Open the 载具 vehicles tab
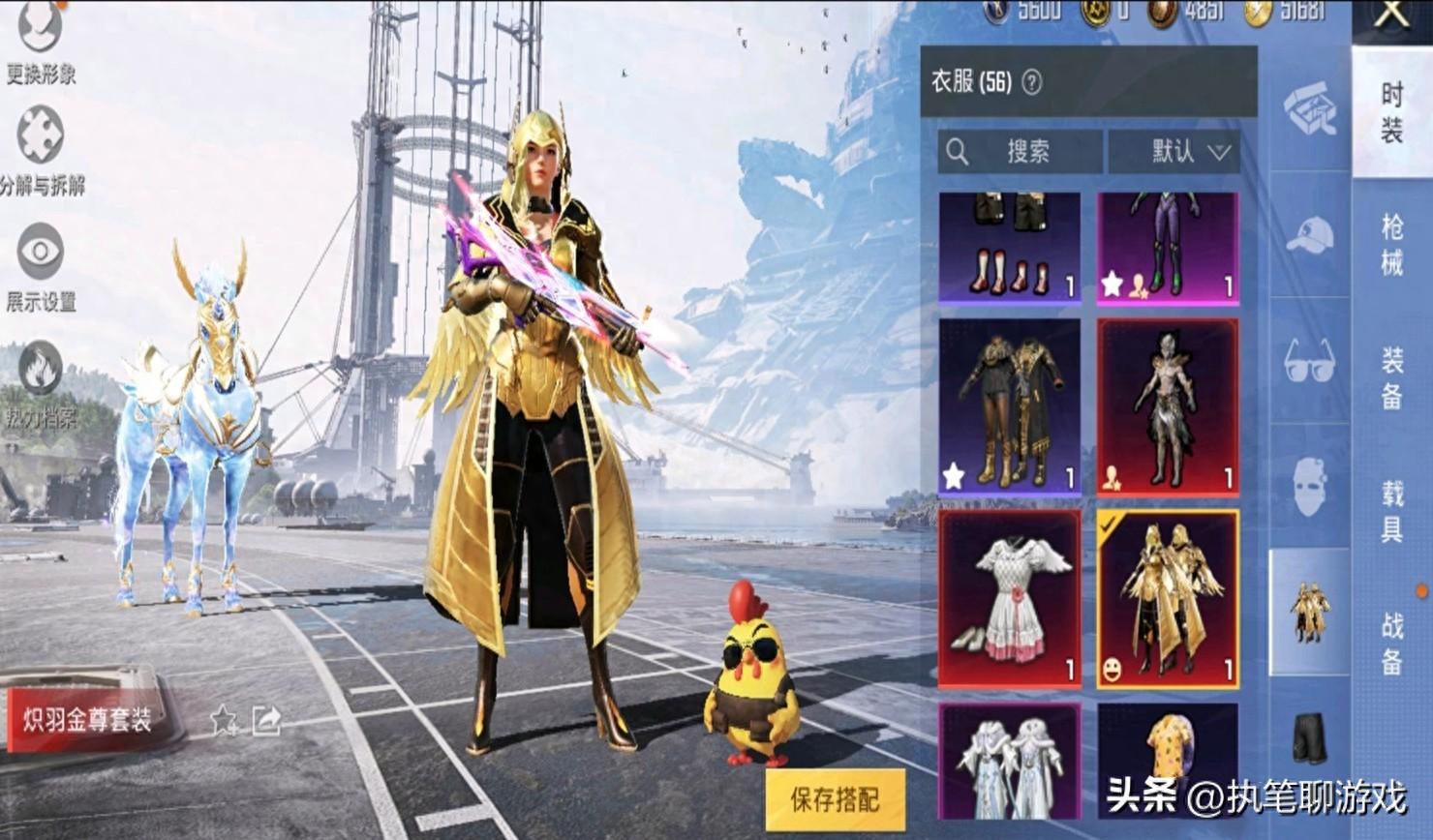The image size is (1433, 840). [1392, 513]
